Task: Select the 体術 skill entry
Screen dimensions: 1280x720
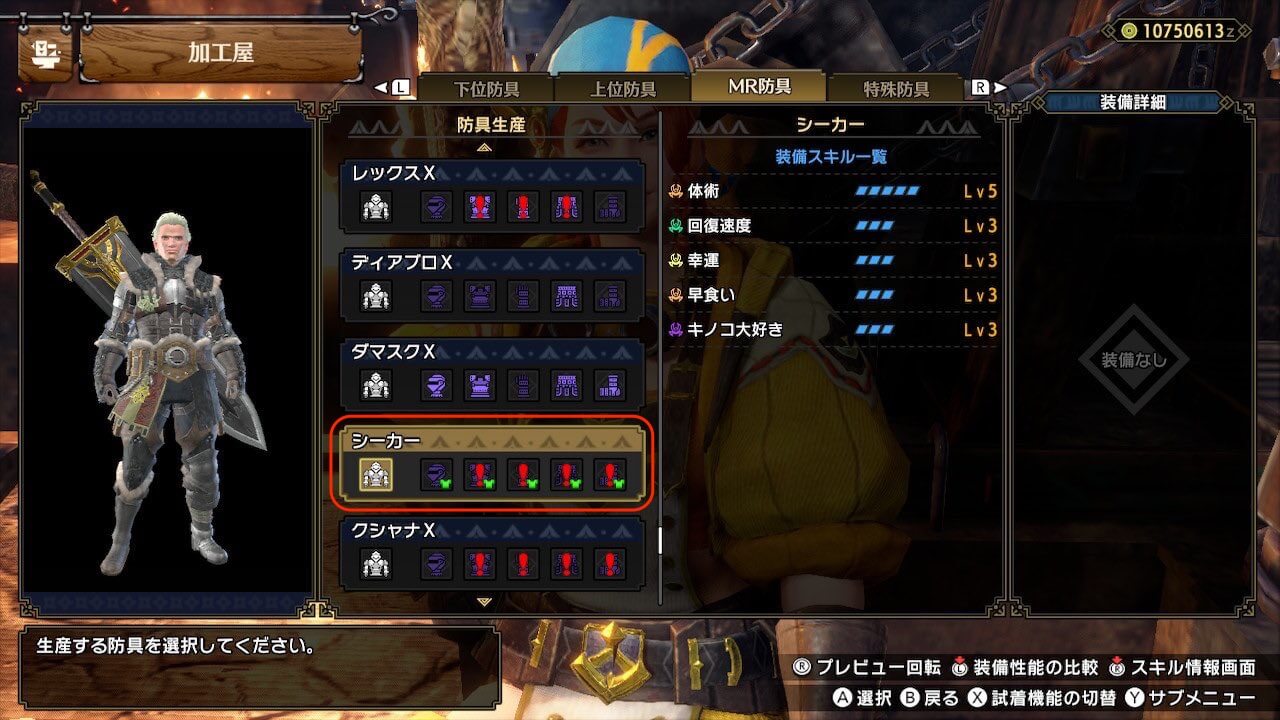Action: 833,191
